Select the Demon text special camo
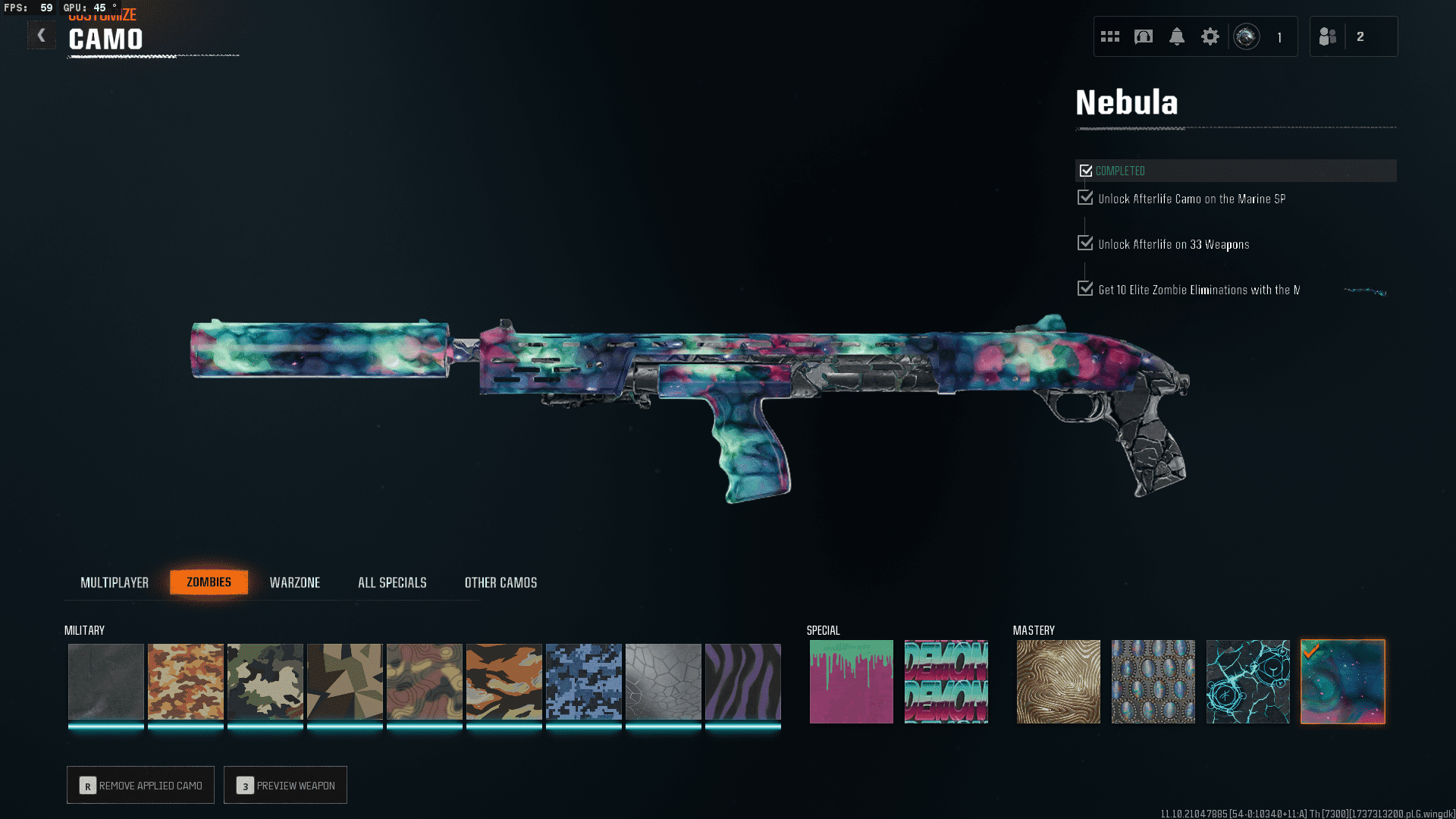The height and width of the screenshot is (819, 1456). point(946,681)
